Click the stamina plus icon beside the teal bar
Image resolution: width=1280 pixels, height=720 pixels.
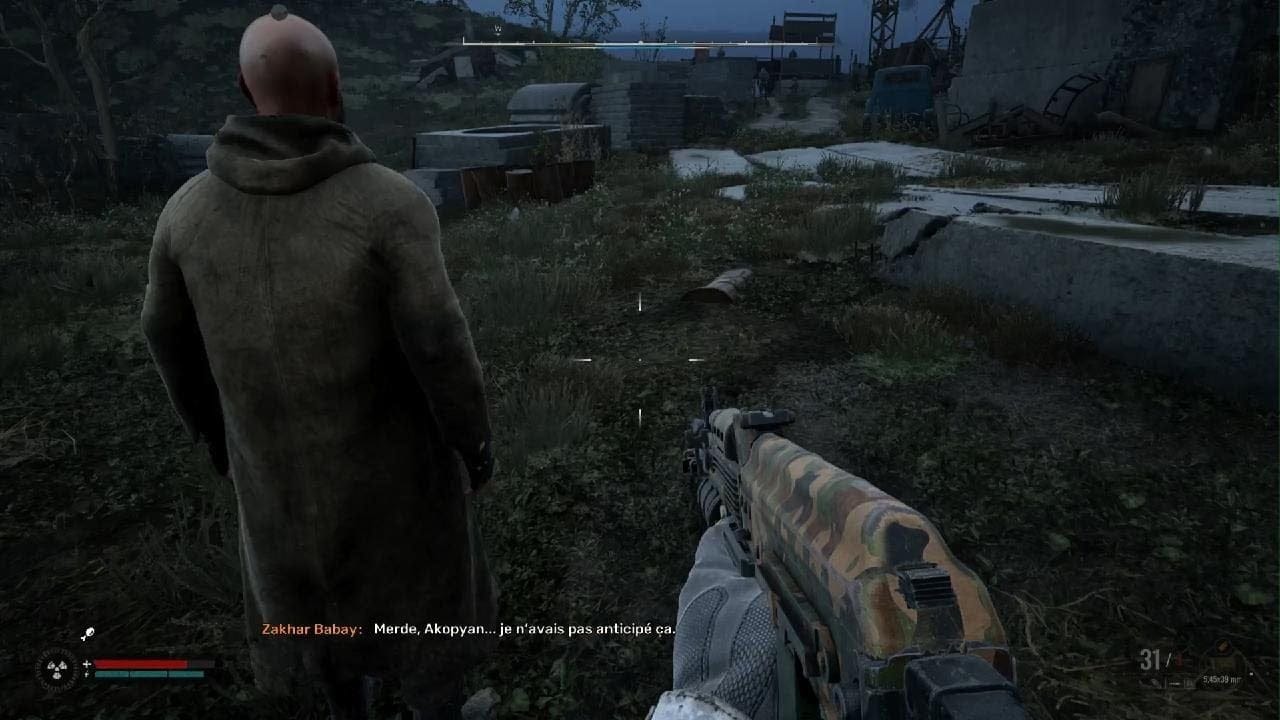click(x=86, y=674)
